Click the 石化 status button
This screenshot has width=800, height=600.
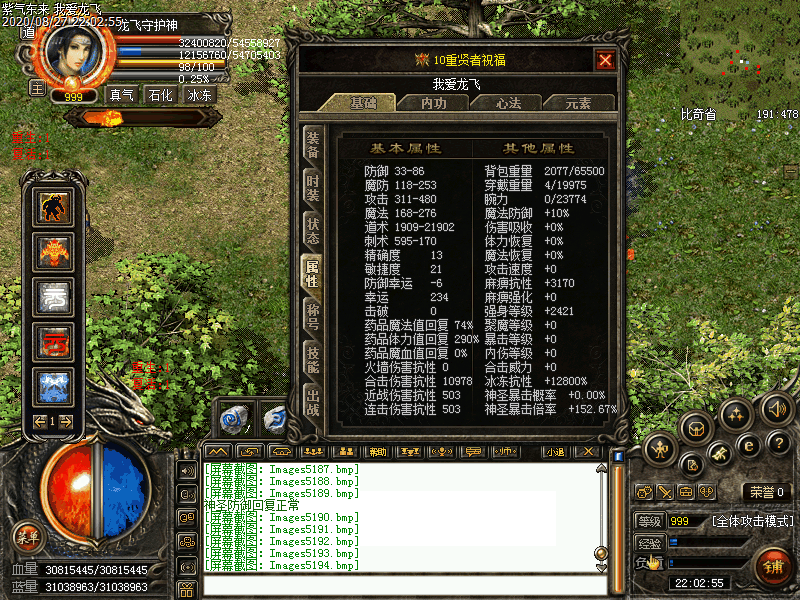pyautogui.click(x=160, y=95)
